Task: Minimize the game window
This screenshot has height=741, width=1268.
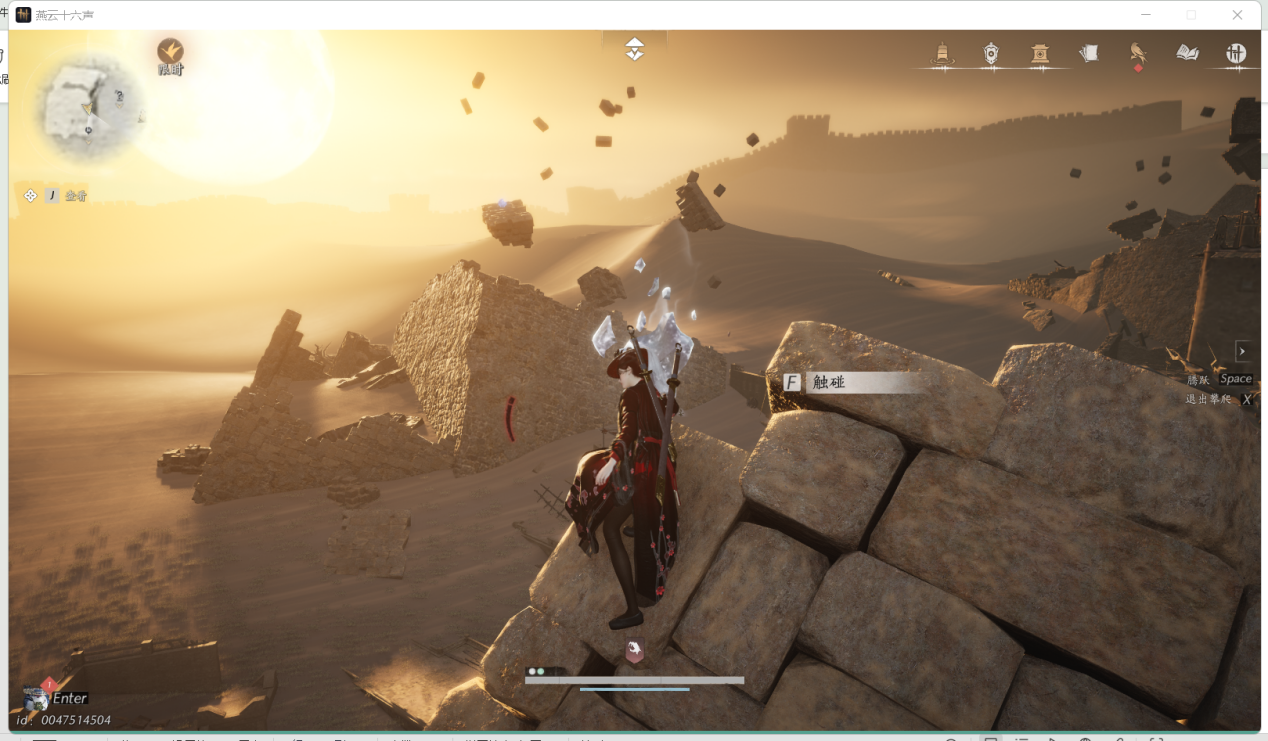Action: pyautogui.click(x=1145, y=15)
